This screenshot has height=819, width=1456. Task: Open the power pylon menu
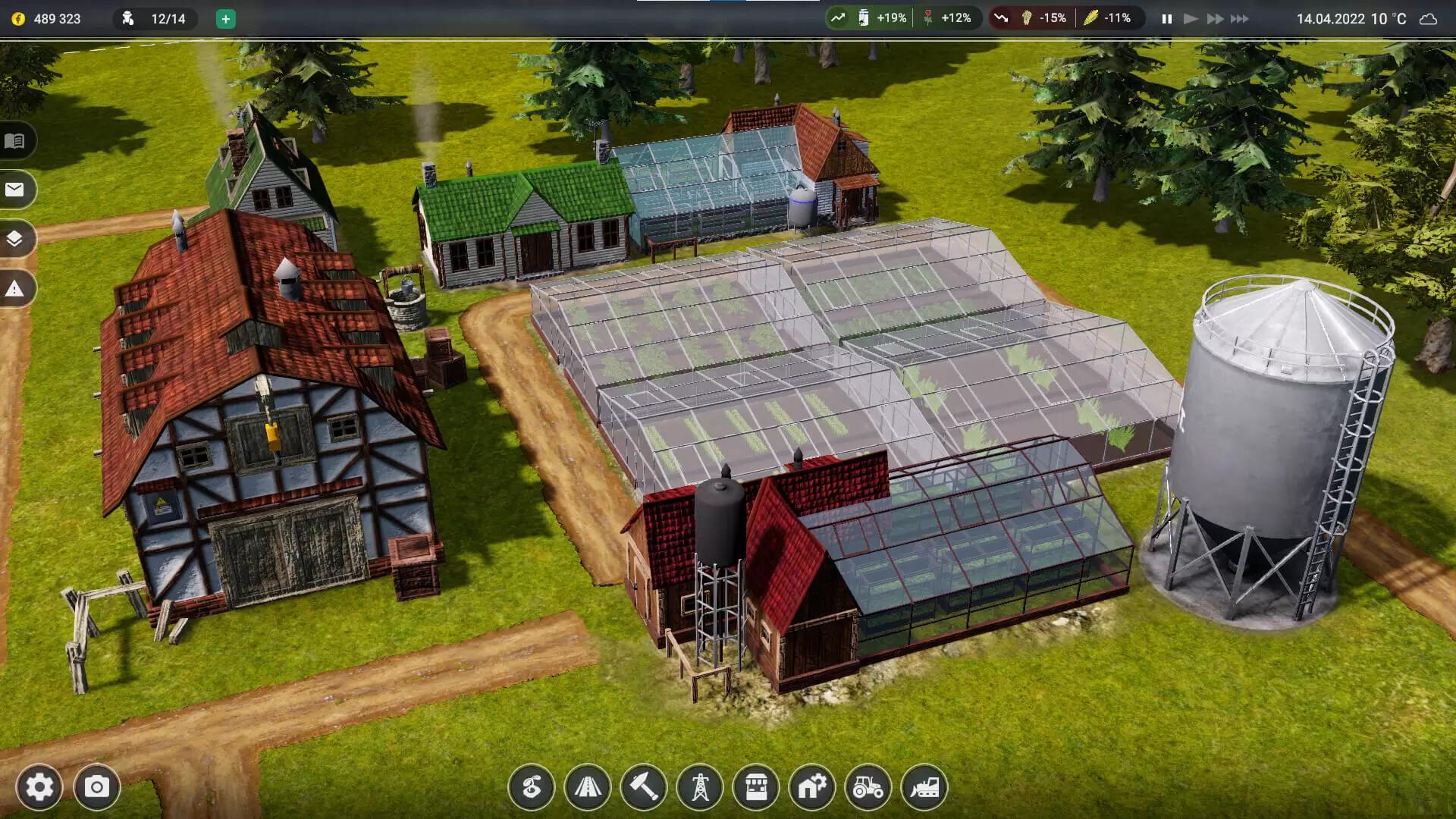700,787
